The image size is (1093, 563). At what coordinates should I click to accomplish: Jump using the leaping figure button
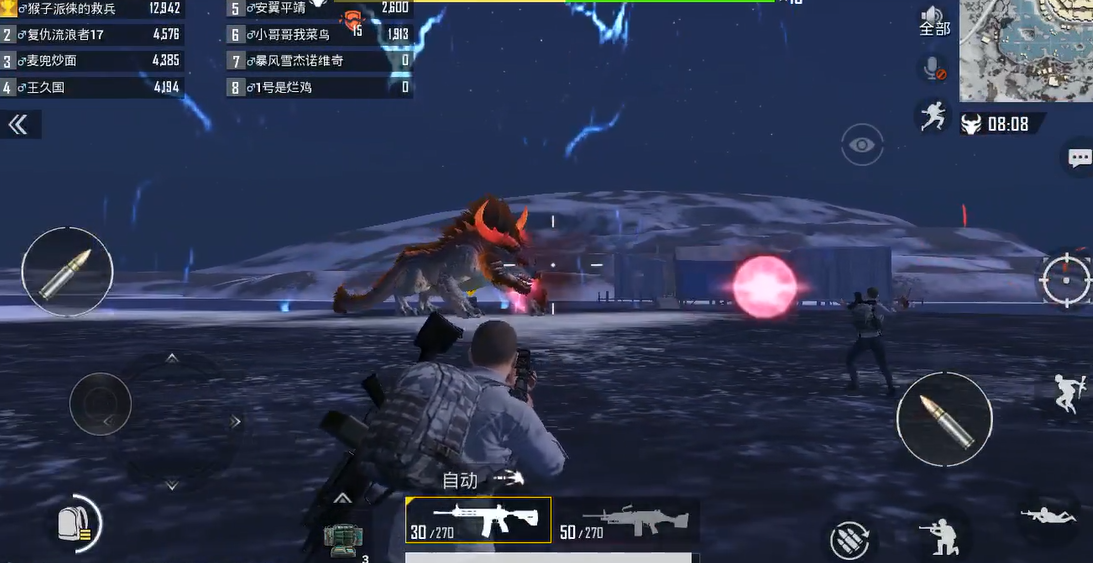(x=1067, y=392)
